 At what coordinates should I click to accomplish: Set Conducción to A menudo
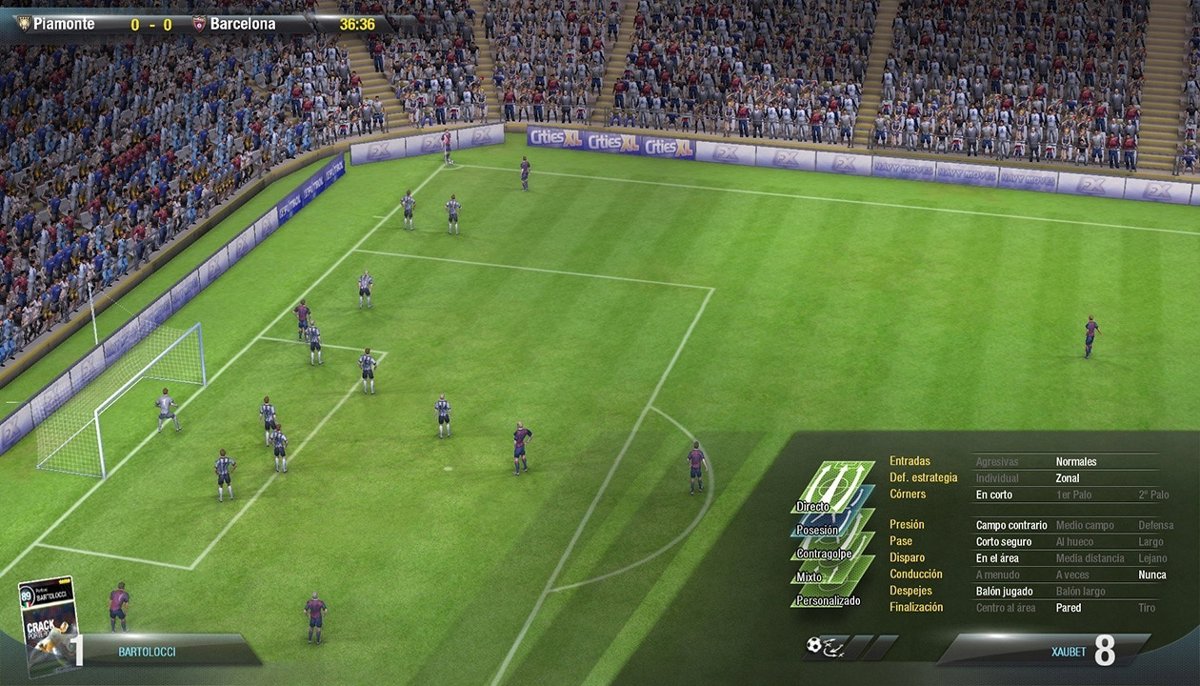click(x=998, y=575)
